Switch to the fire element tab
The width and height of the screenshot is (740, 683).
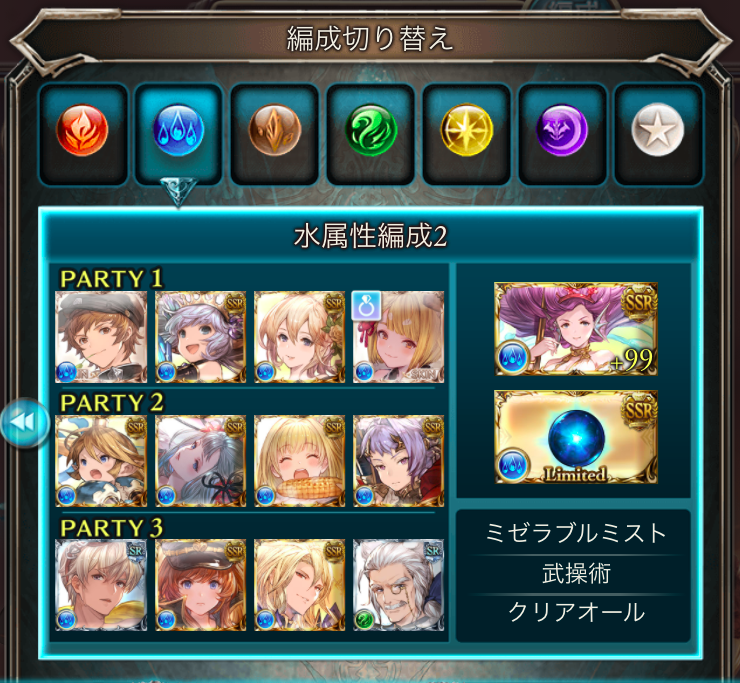pos(84,129)
